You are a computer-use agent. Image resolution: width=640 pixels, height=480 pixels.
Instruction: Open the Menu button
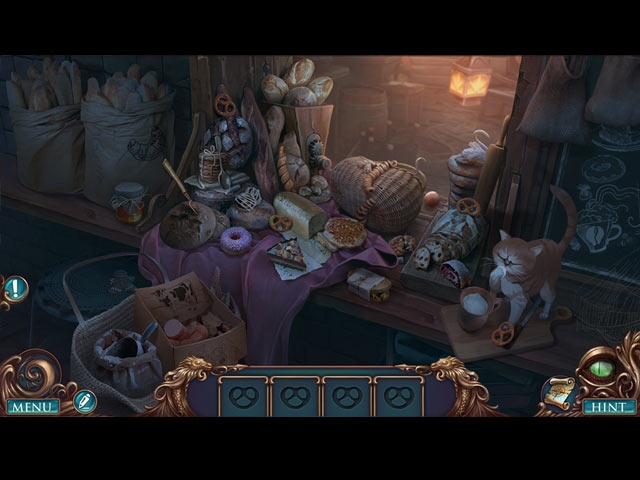point(33,407)
